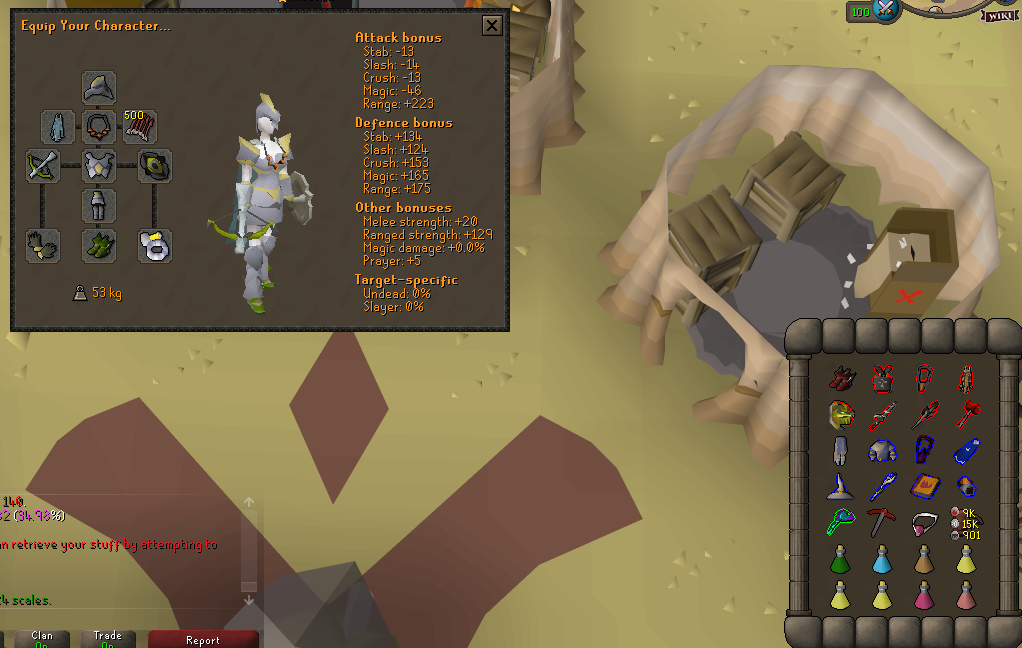Select the light blue potion in inventory
Screen dimensions: 1022x648
[x=883, y=559]
